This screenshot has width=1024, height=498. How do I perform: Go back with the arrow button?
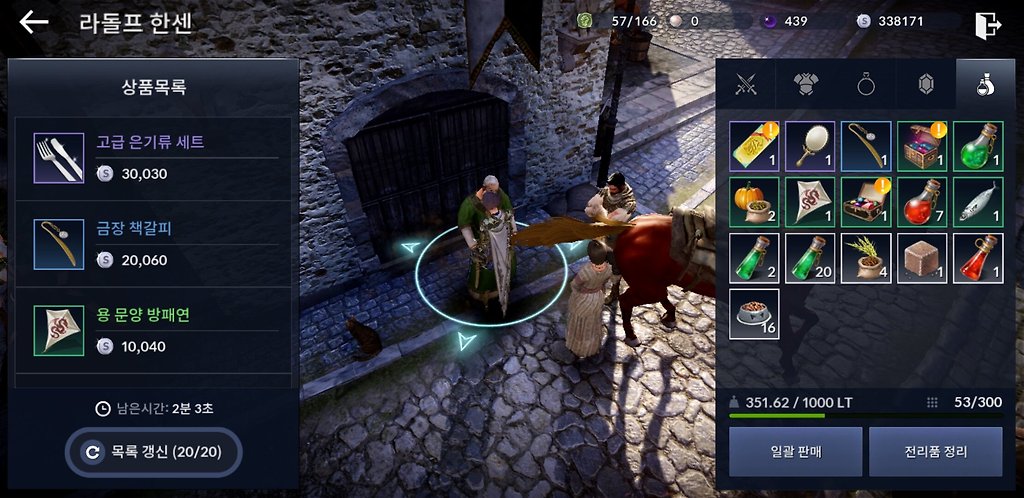[x=34, y=23]
